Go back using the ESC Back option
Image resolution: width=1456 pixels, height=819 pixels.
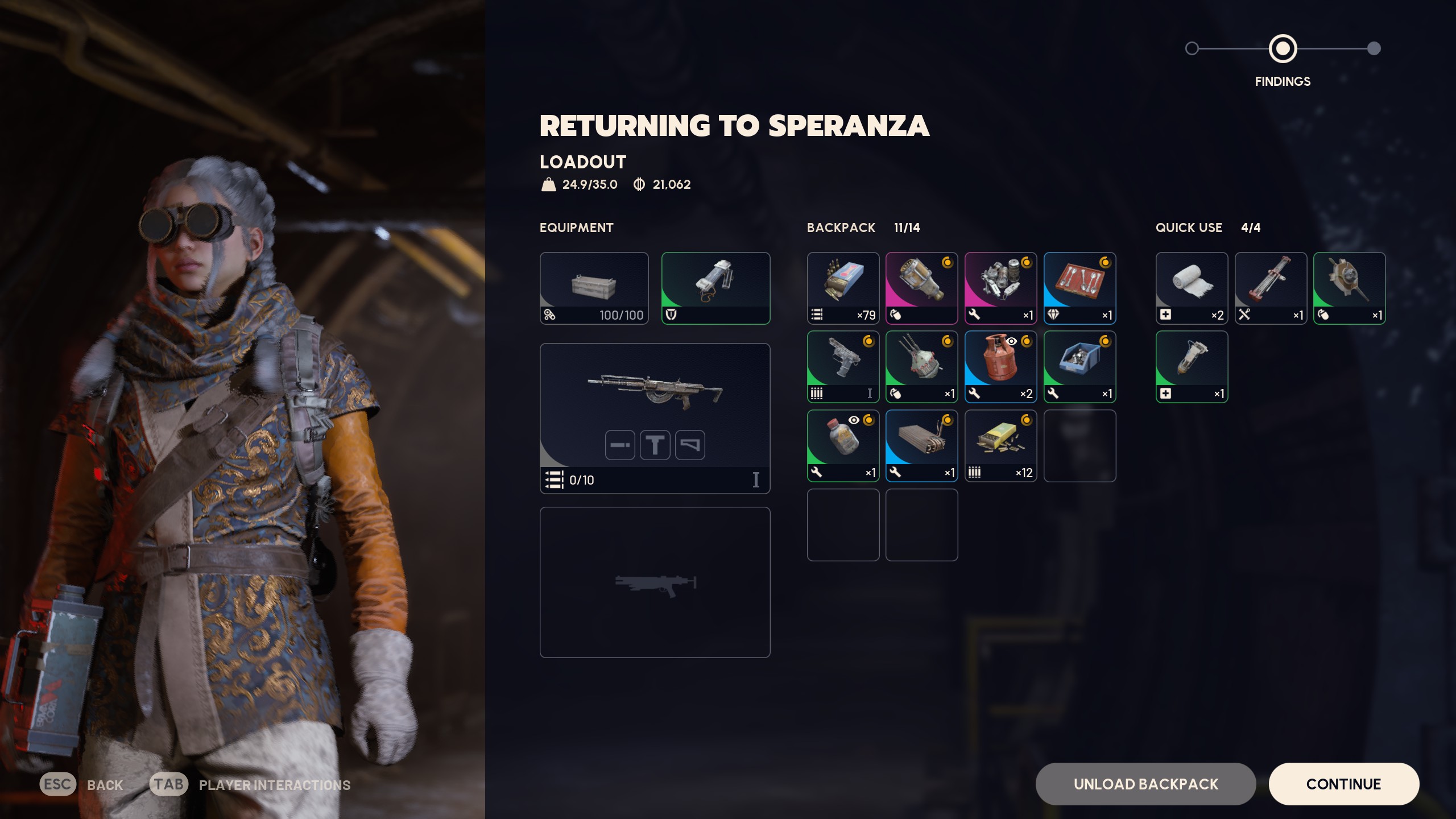click(57, 784)
